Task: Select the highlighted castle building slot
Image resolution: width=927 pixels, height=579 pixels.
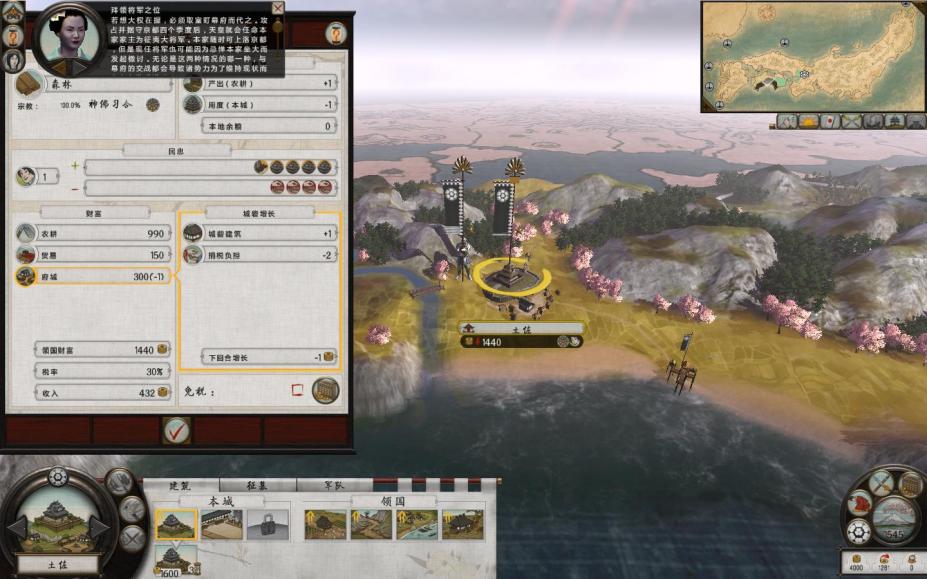Action: click(x=175, y=524)
